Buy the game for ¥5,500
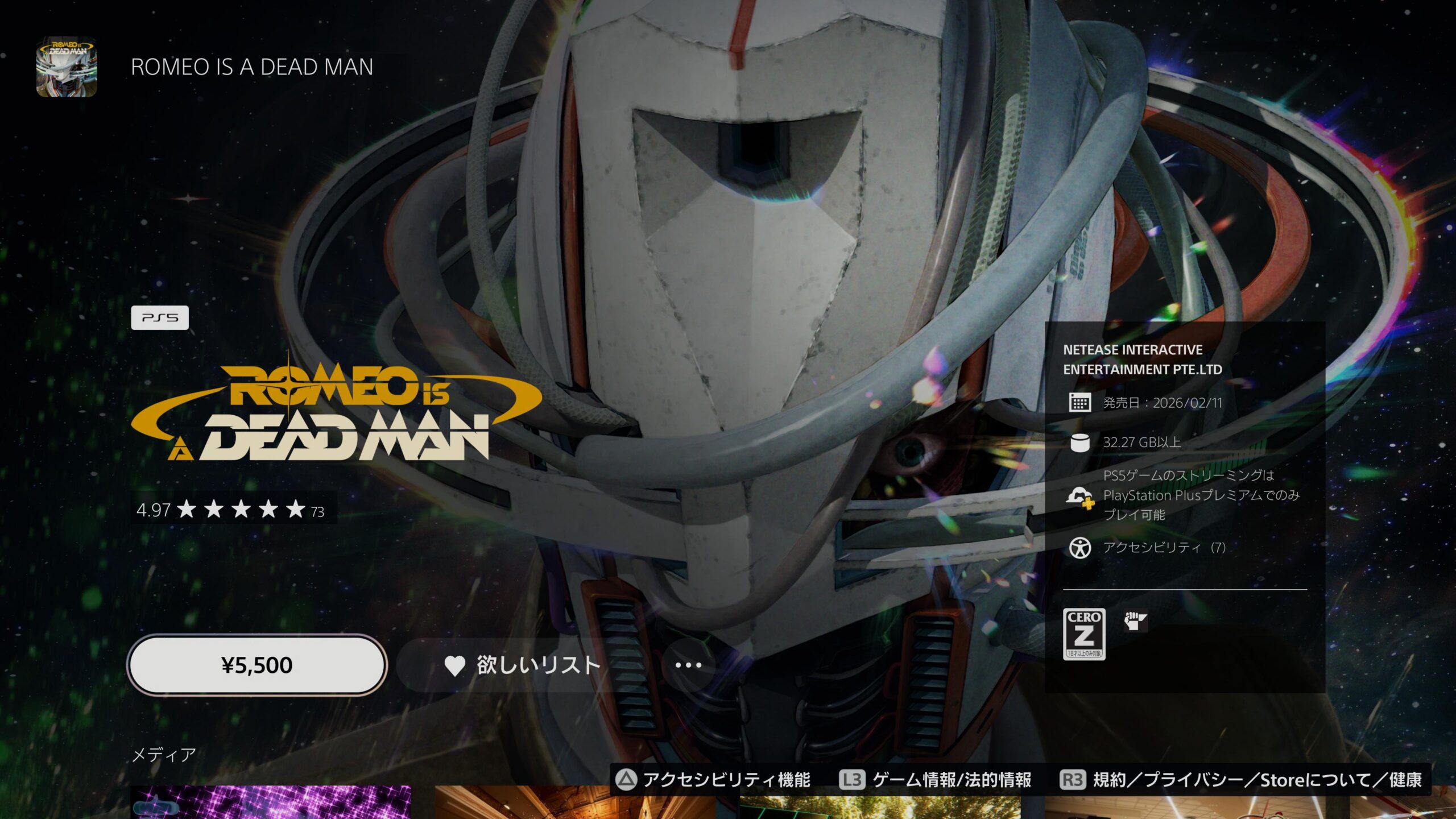Screen dimensions: 1456x819 tap(257, 665)
